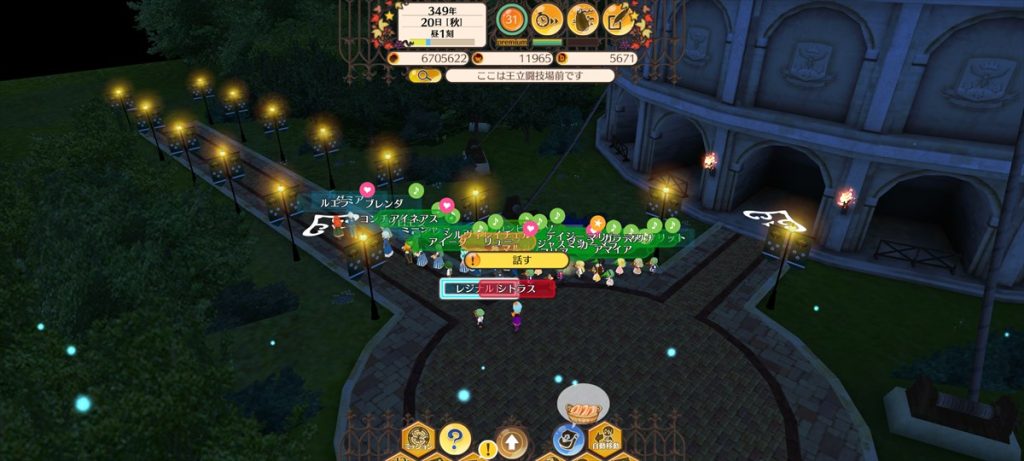Open the blue bag inventory button

click(x=566, y=440)
